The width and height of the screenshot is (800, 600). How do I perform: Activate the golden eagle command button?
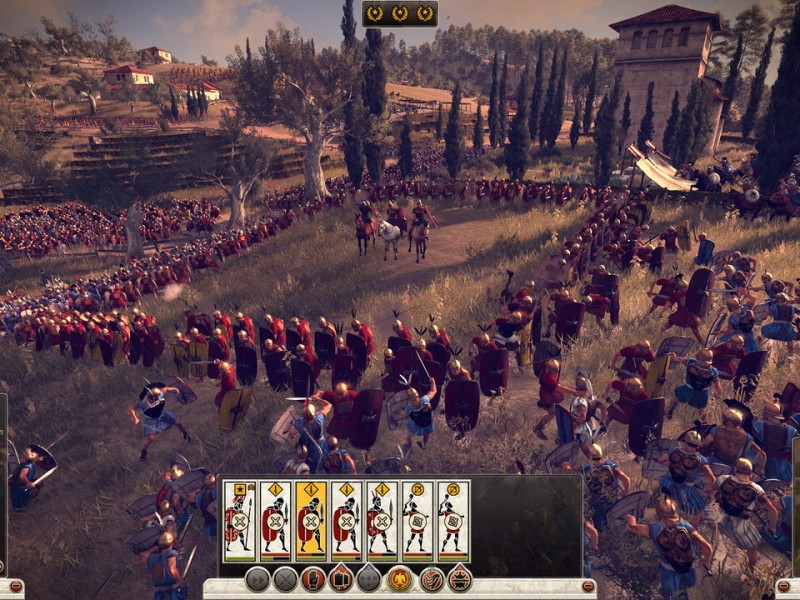click(x=401, y=579)
